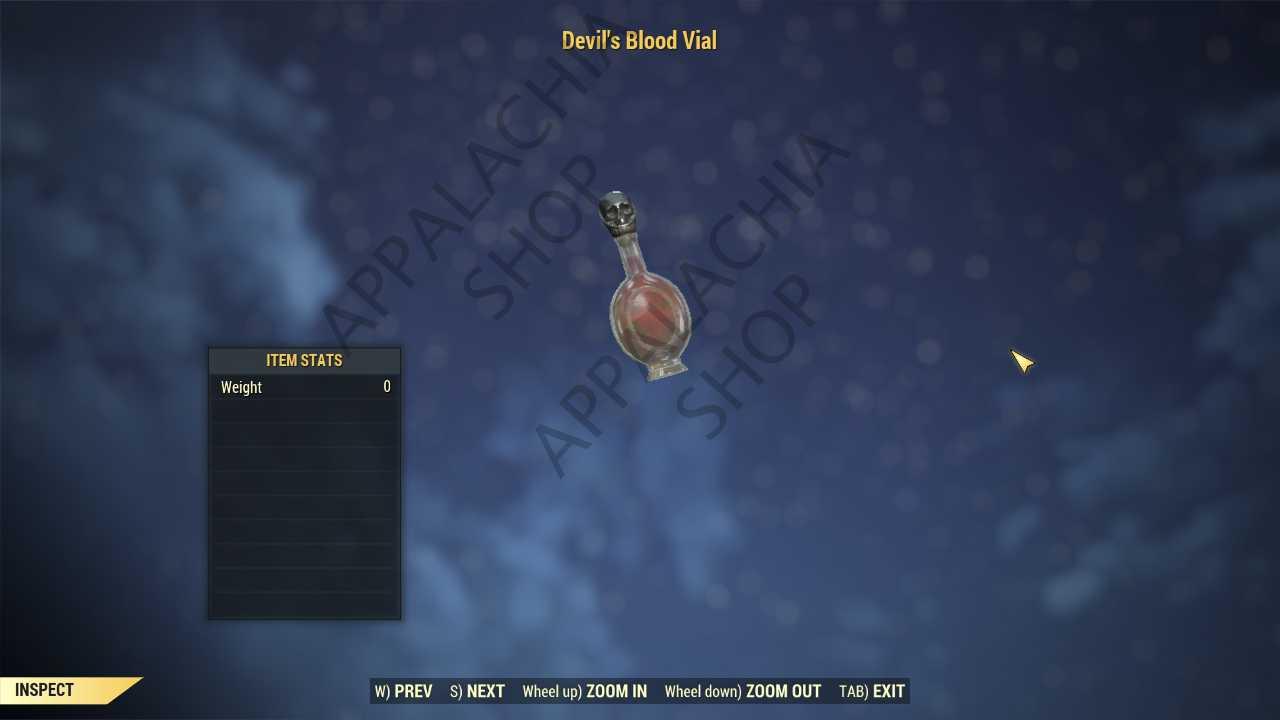Select the ITEM STATS header tab
The image size is (1280, 720).
[x=304, y=360]
